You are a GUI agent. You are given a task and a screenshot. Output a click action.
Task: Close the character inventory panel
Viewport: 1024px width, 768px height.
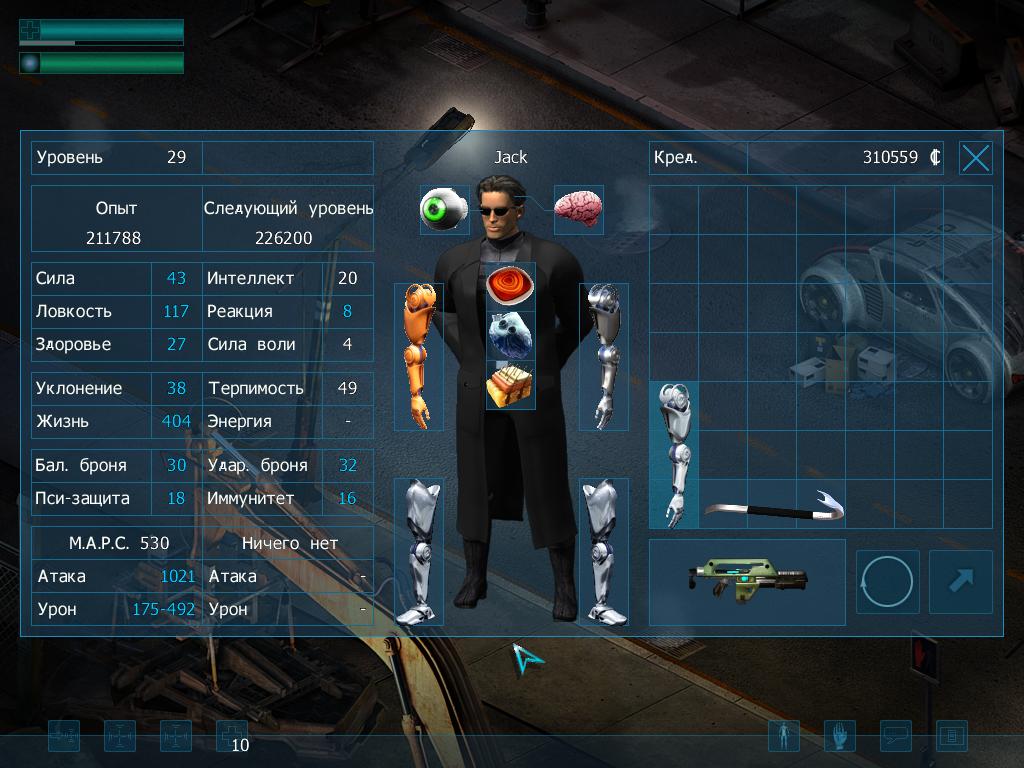[x=975, y=158]
